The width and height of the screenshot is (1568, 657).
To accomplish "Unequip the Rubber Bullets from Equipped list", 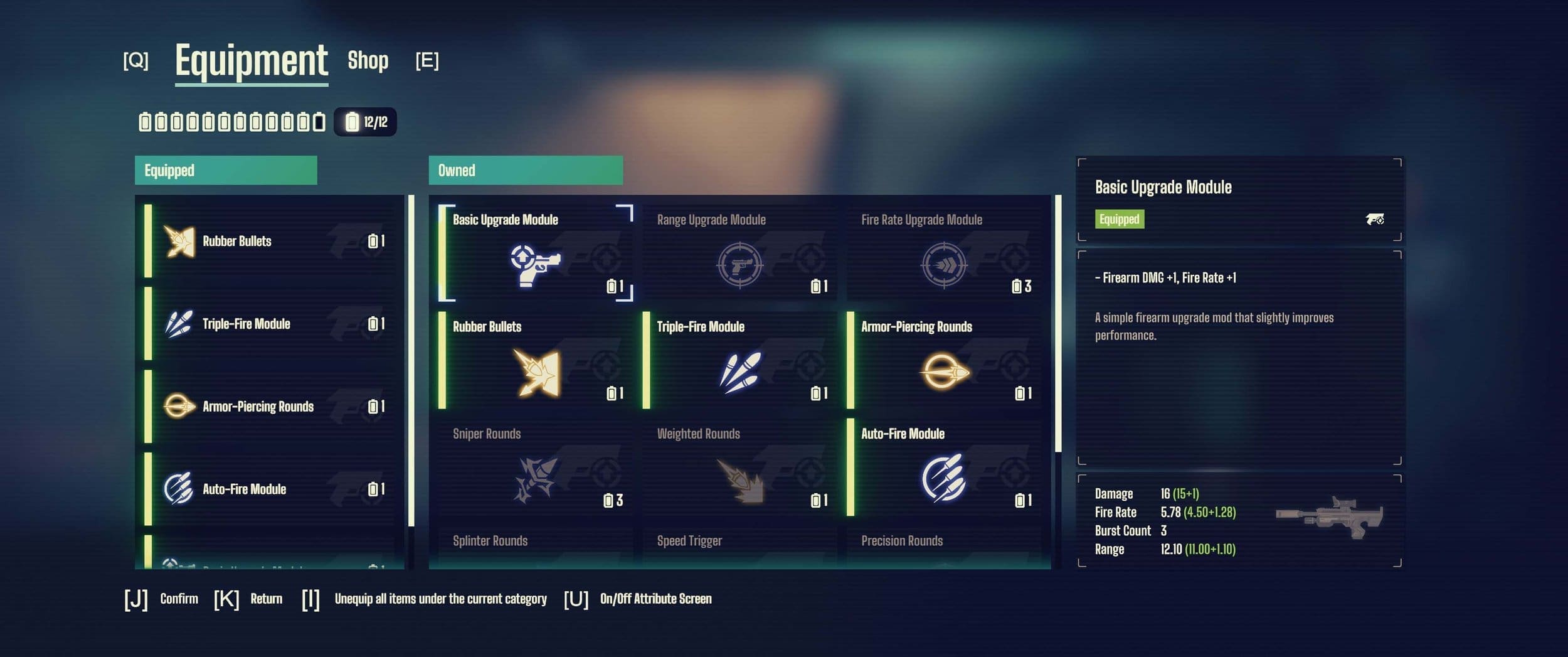I will (x=270, y=240).
